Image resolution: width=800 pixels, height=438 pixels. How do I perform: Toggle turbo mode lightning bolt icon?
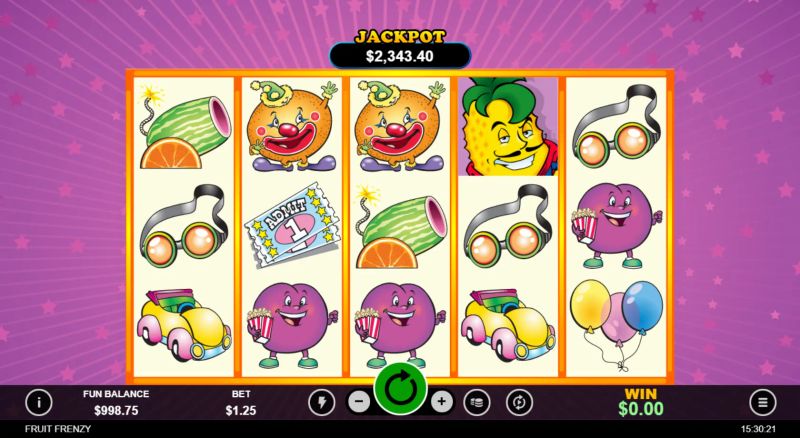point(321,402)
